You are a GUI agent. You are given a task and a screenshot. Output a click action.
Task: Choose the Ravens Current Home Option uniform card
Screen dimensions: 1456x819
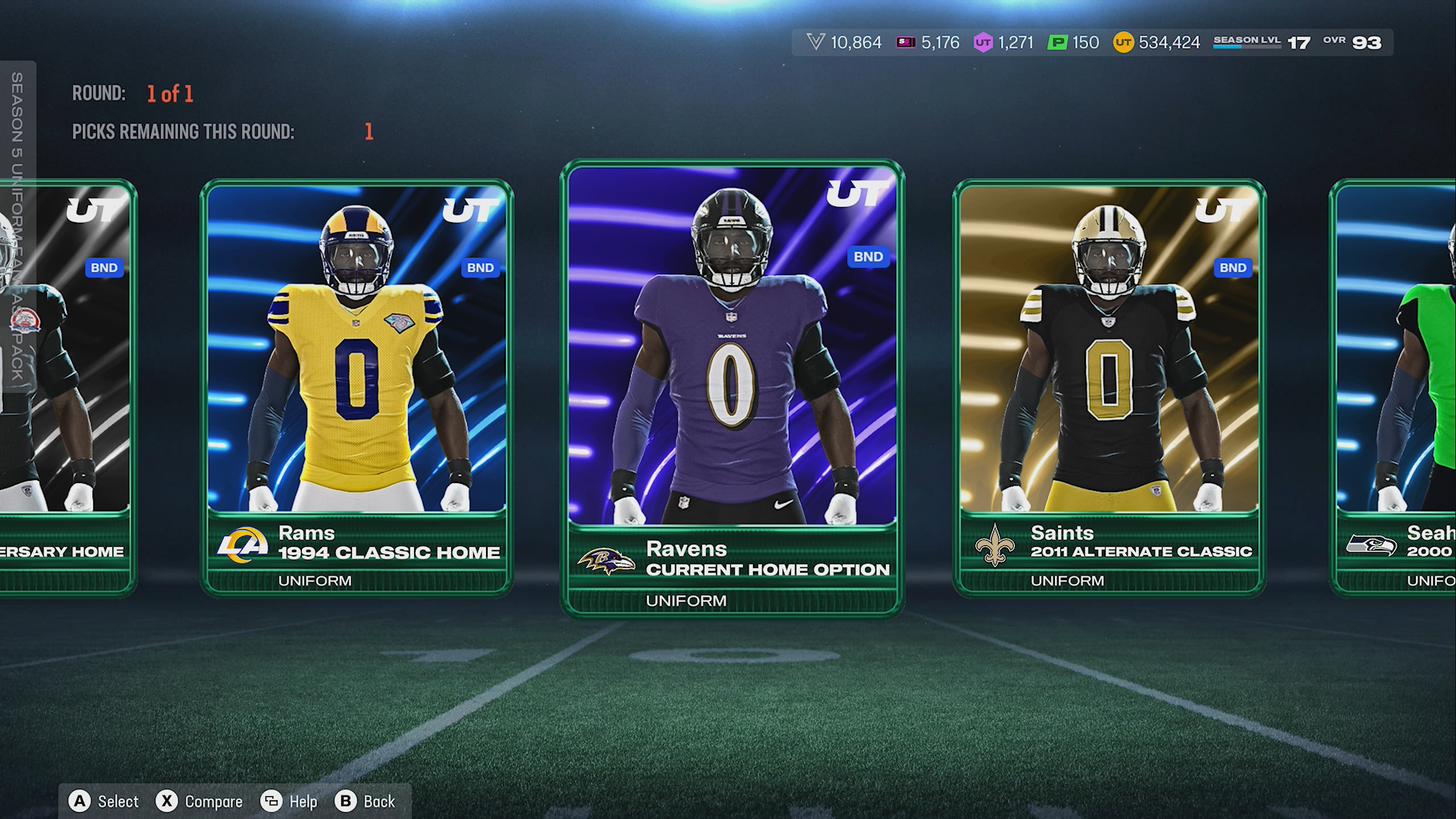pos(732,387)
